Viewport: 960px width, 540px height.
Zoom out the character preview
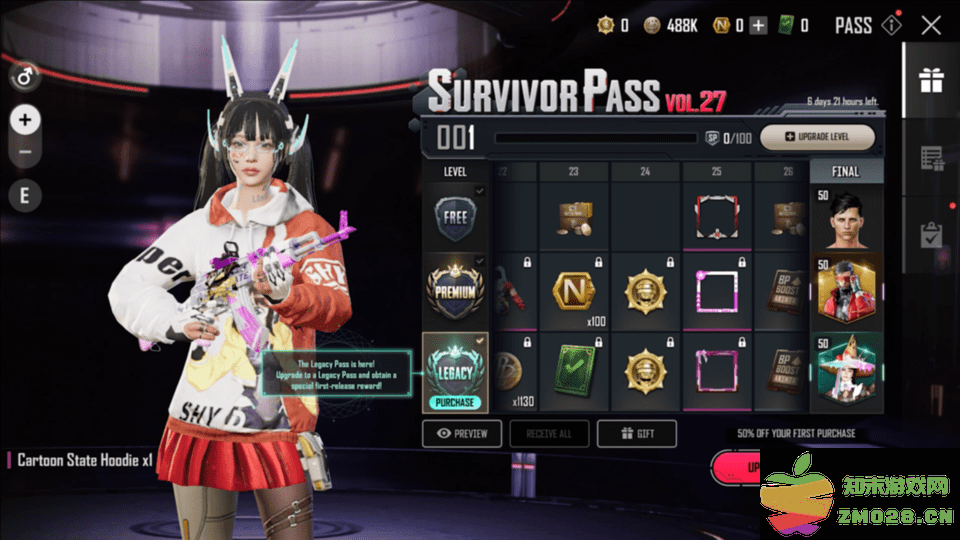(25, 153)
